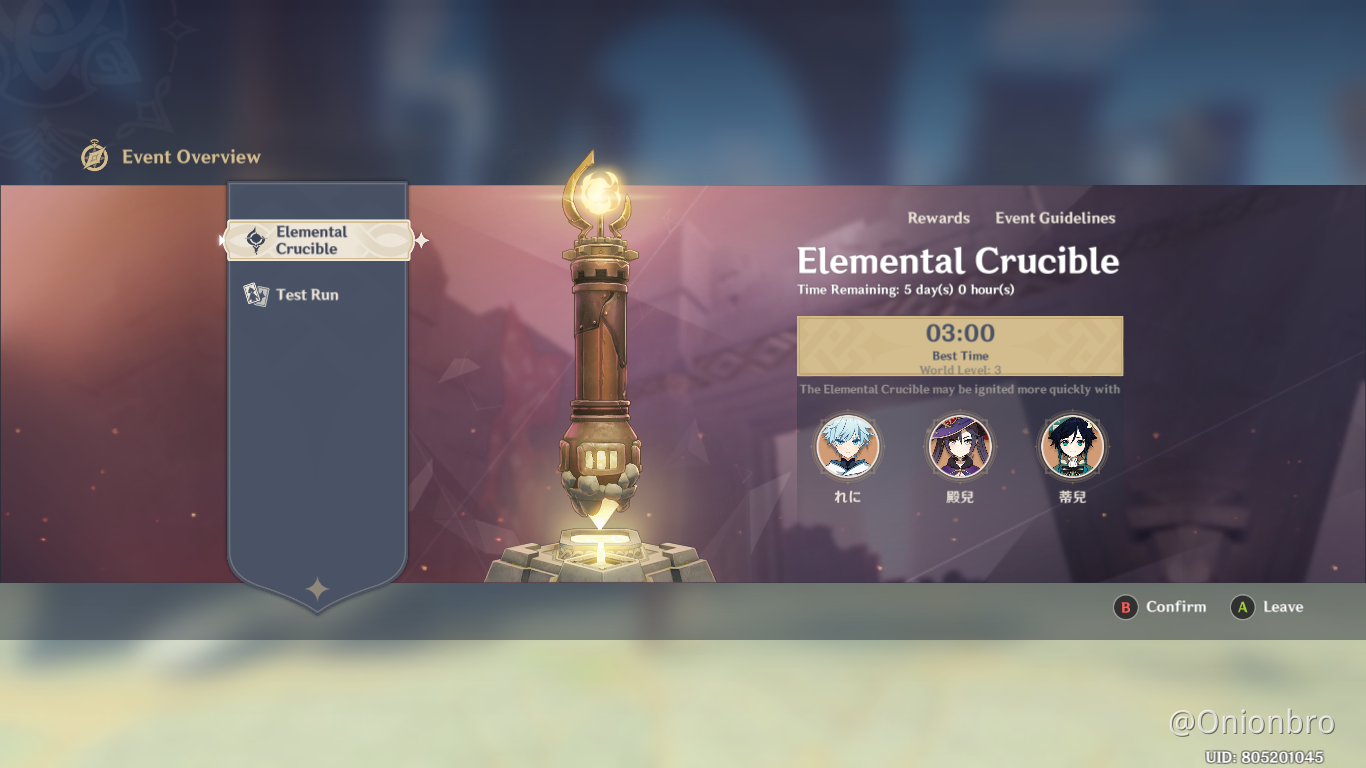Click the red B Confirm button icon
This screenshot has height=768, width=1366.
click(1126, 607)
